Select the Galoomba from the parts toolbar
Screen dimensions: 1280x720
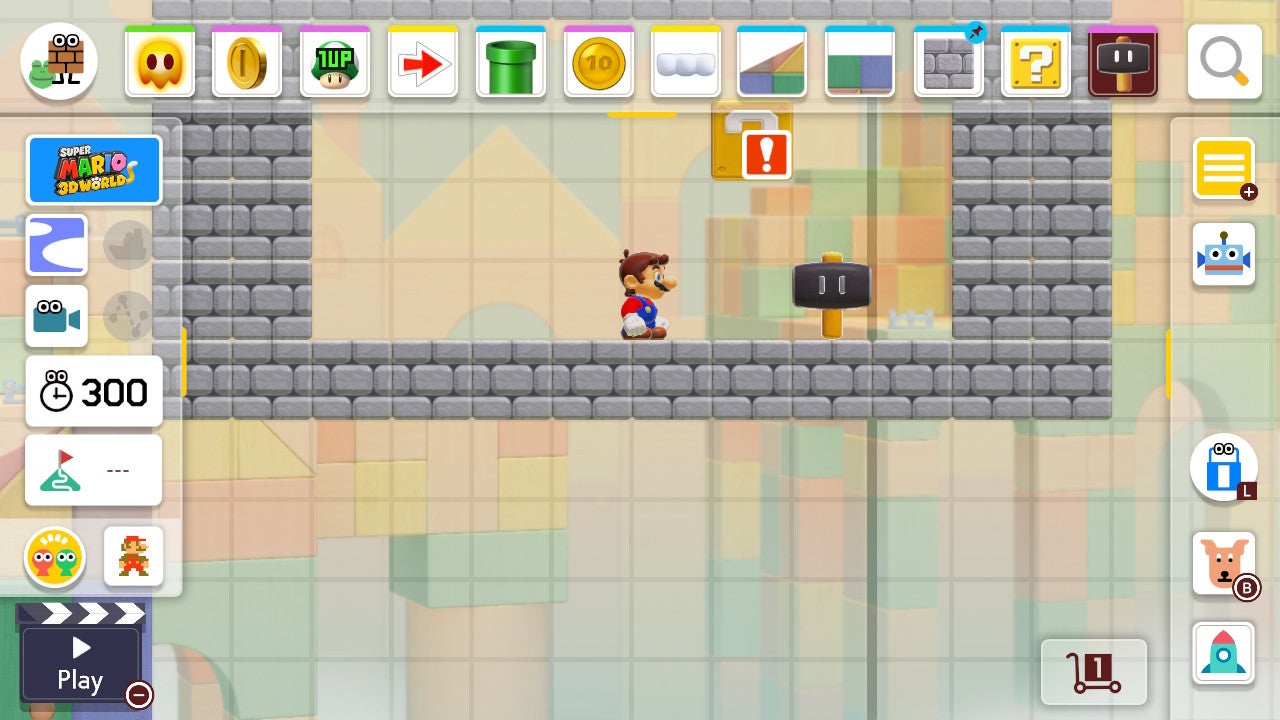click(x=160, y=61)
